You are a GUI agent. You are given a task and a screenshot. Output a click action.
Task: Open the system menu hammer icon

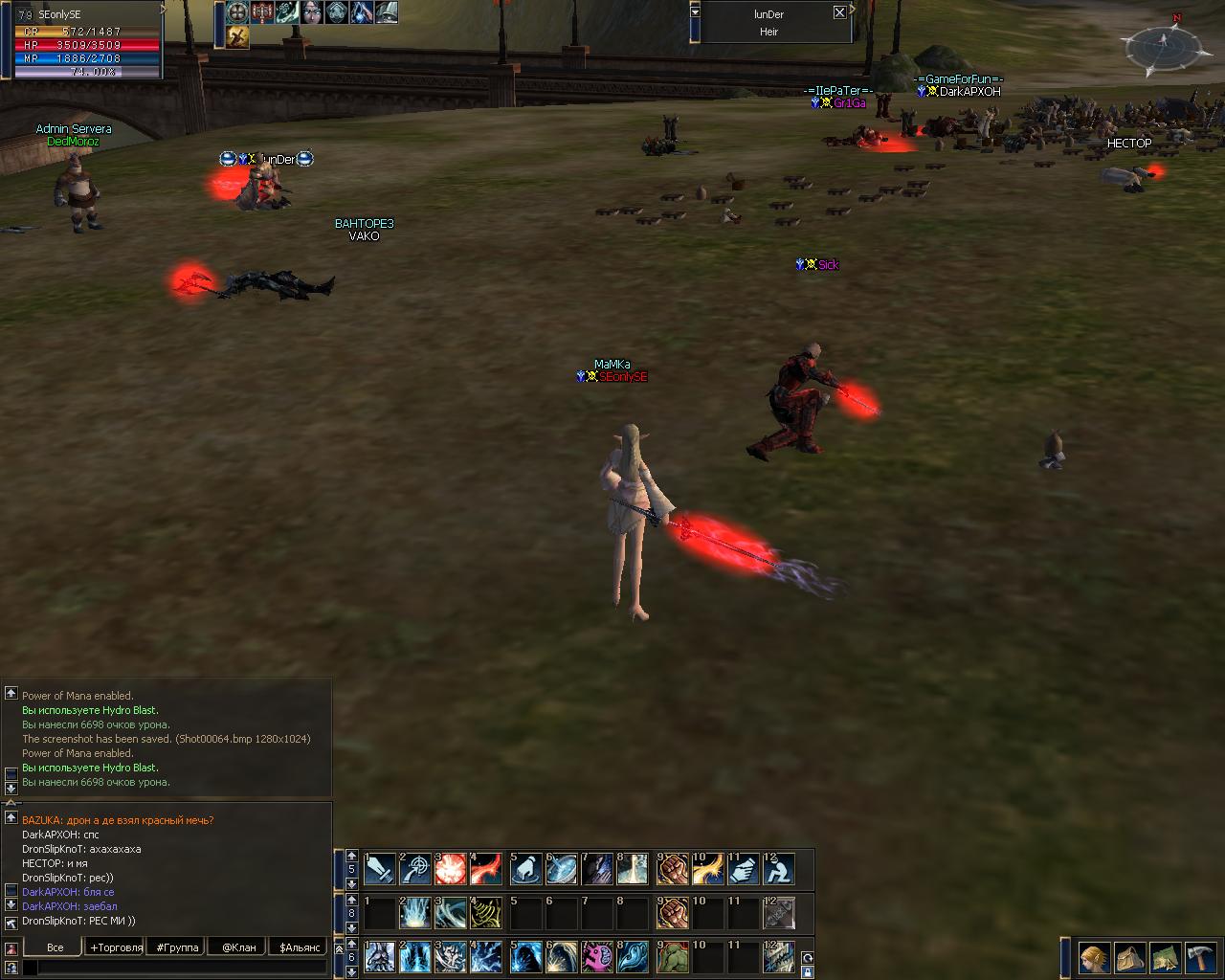[x=1201, y=956]
